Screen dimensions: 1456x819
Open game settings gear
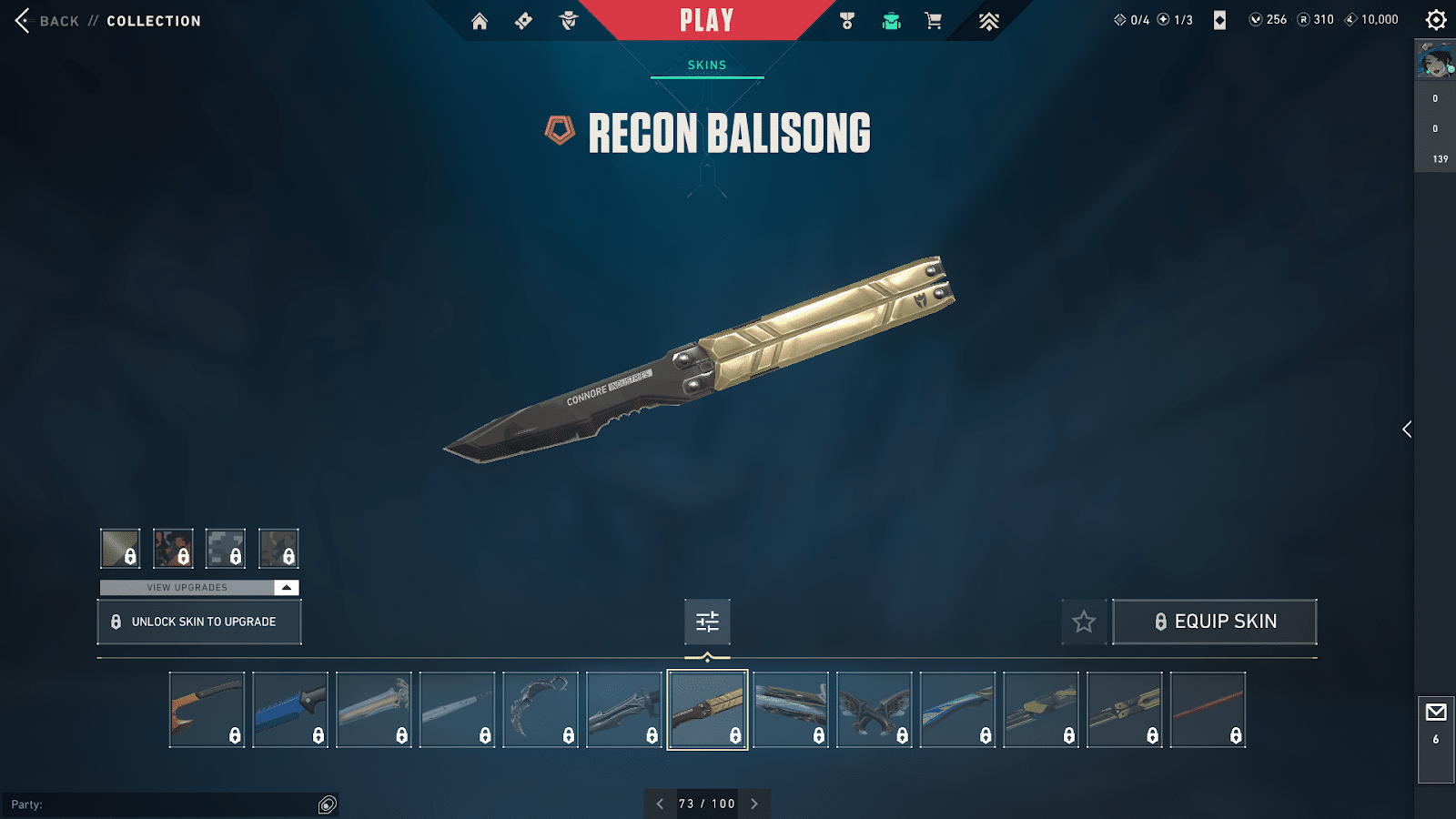point(1436,20)
